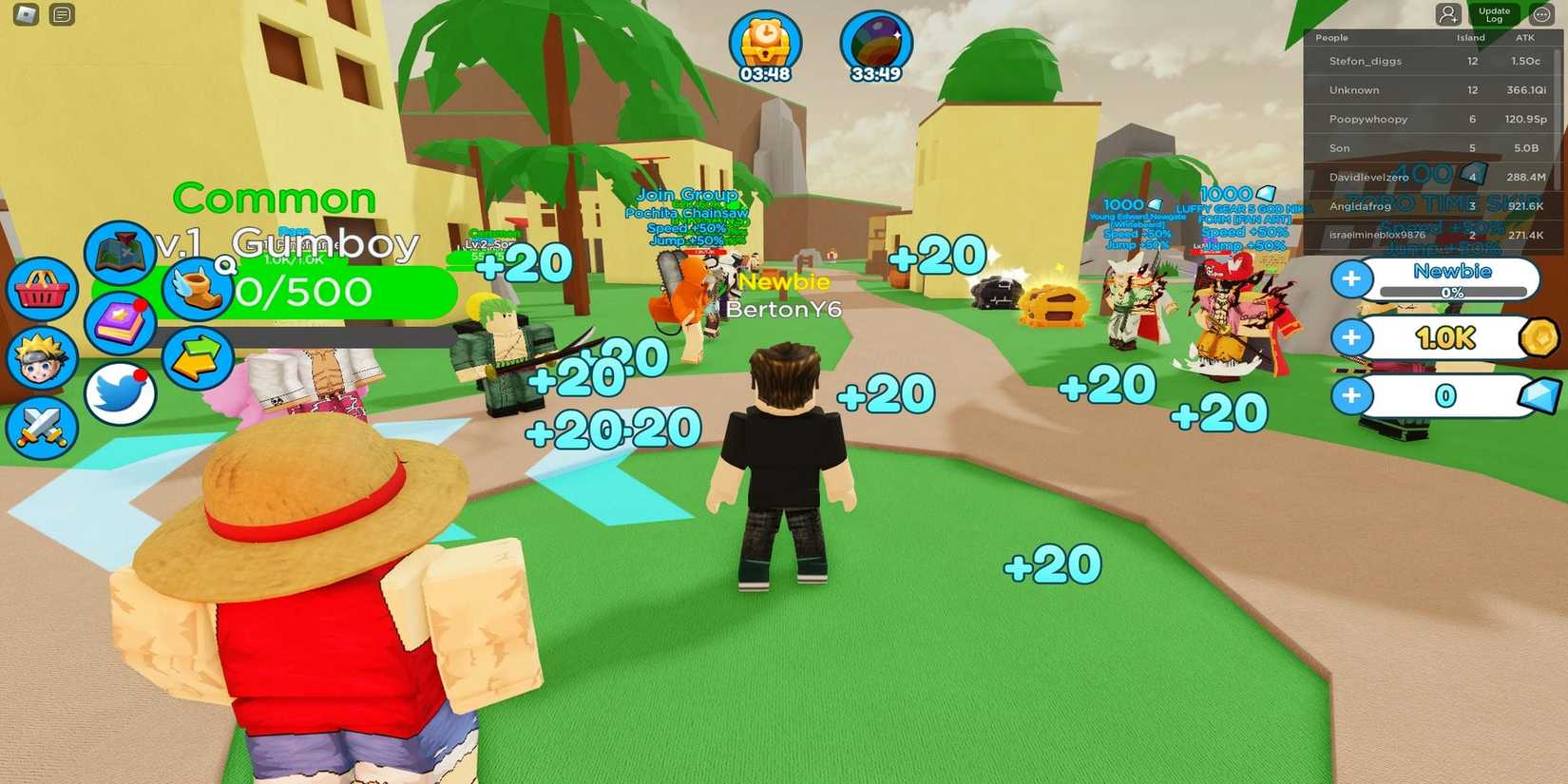
Task: Select the Naruto character icon
Action: coord(40,358)
